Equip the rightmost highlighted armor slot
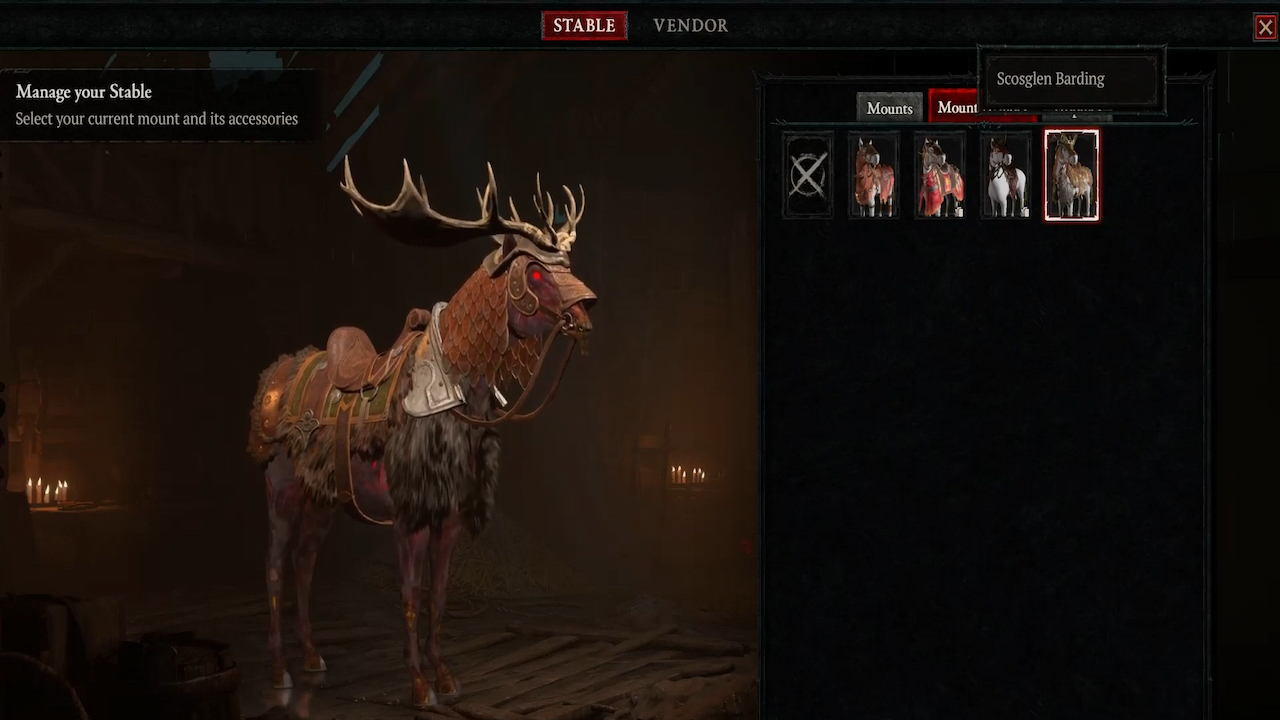This screenshot has height=720, width=1280. click(1072, 173)
